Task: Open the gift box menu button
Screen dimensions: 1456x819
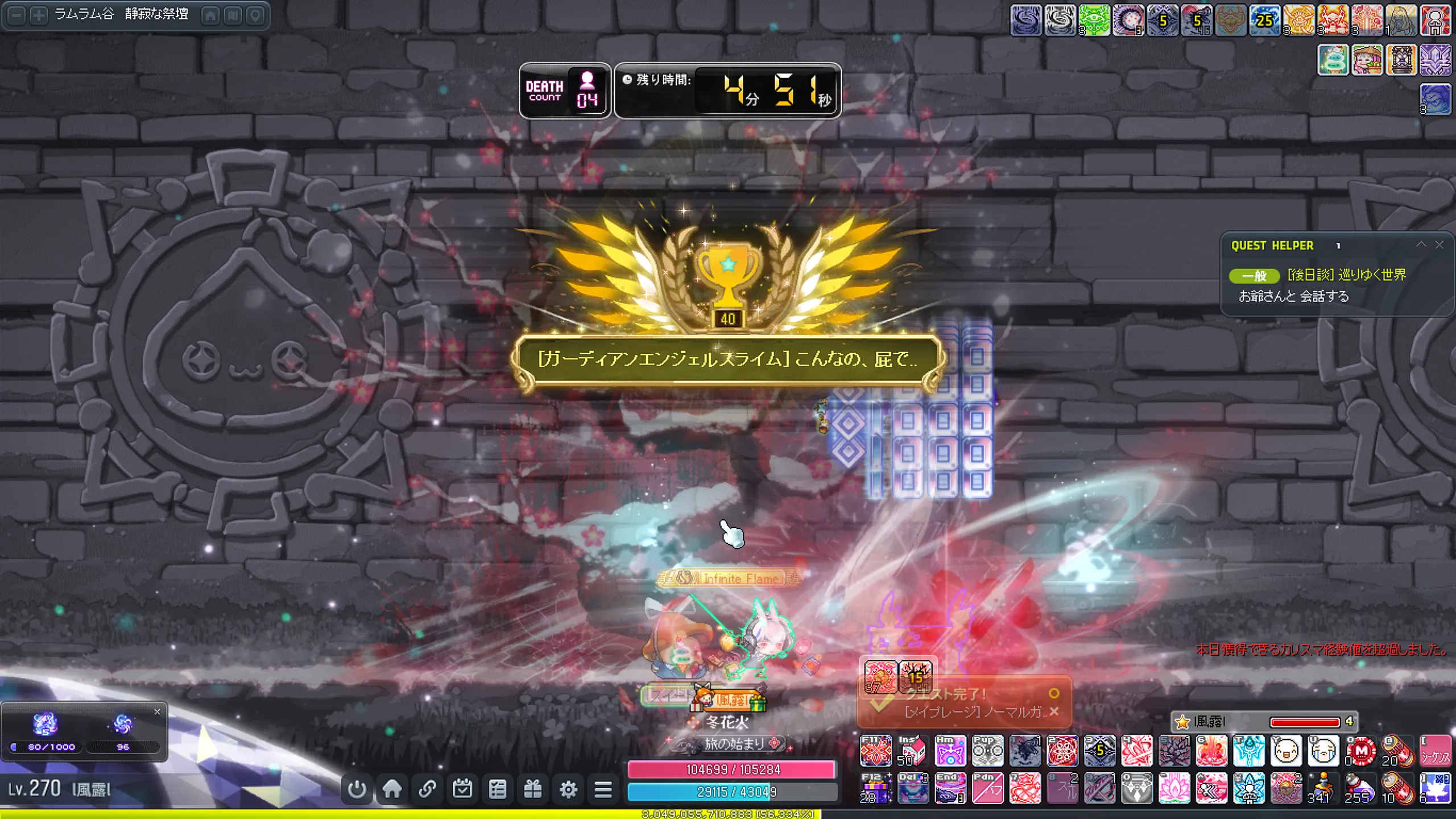Action: click(x=533, y=789)
